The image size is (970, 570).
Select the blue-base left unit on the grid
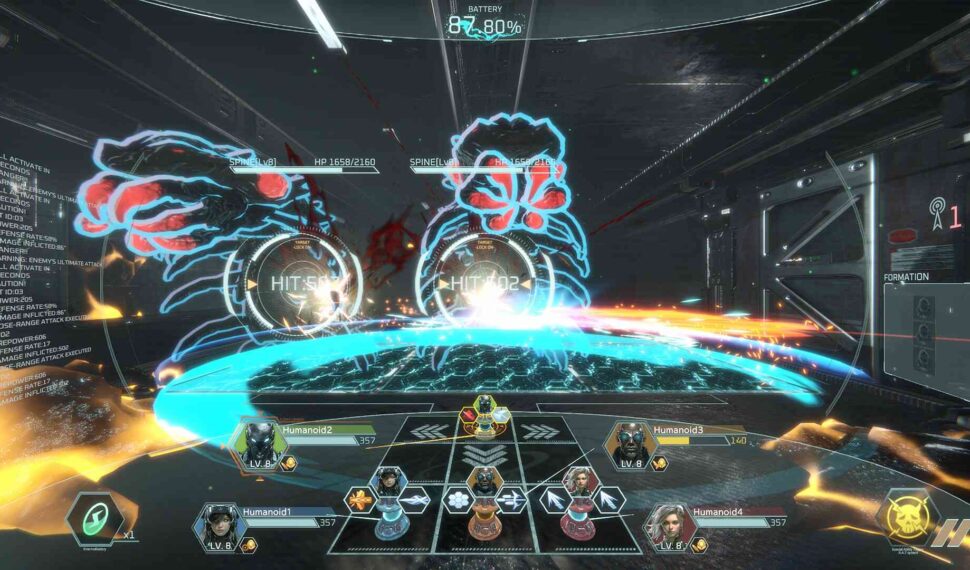[388, 500]
